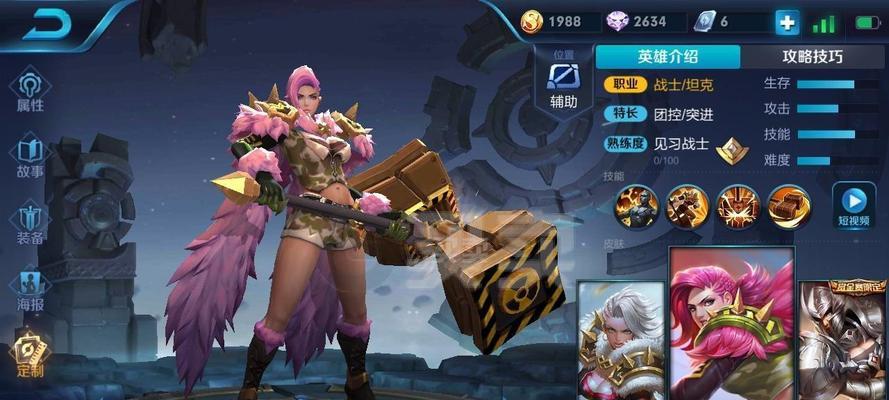889x400 pixels.
Task: Choose the white-haired skin thumbnail
Action: pos(621,340)
